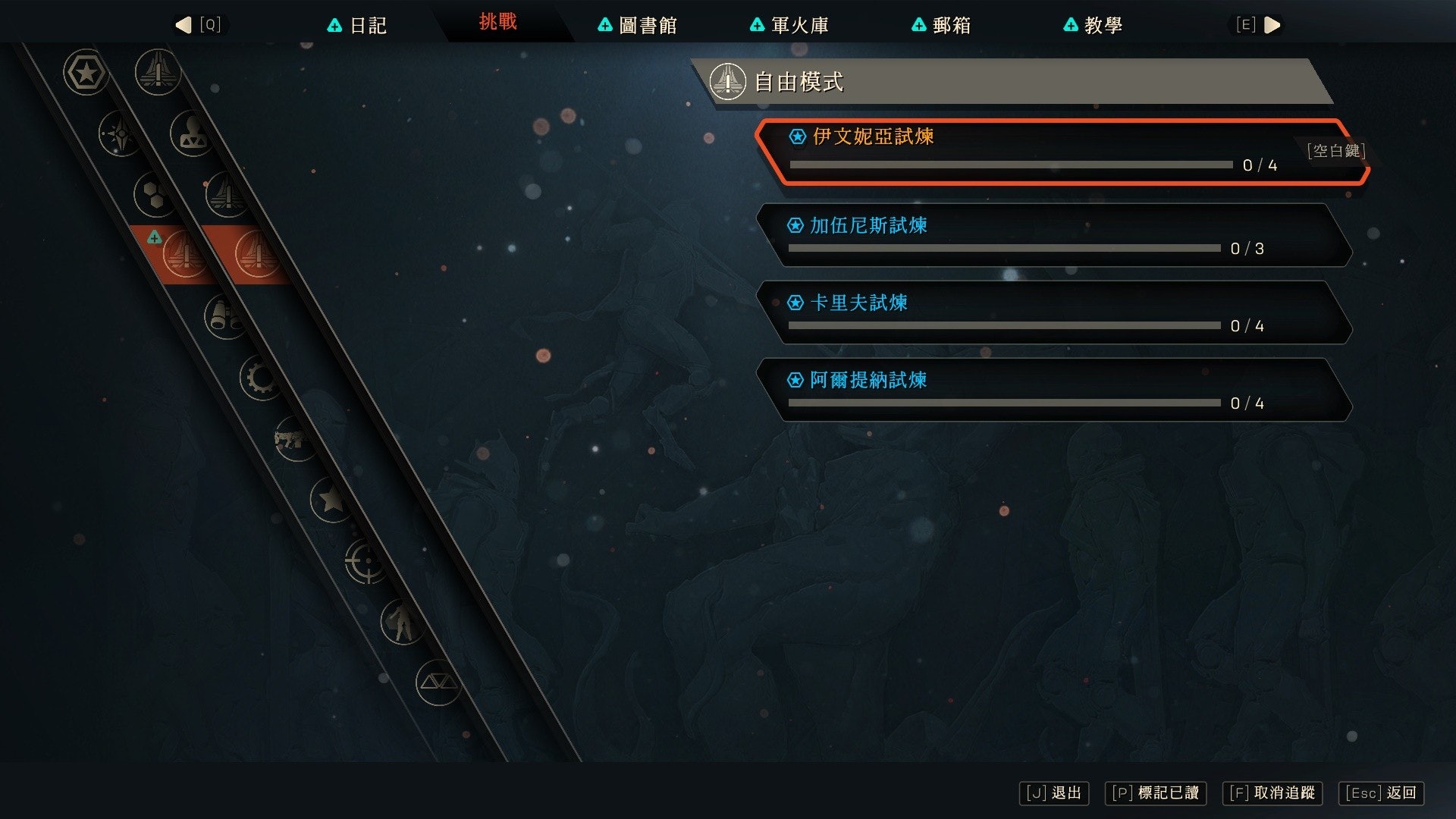Click the right arrow tab navigator
The width and height of the screenshot is (1456, 819).
pos(1272,25)
